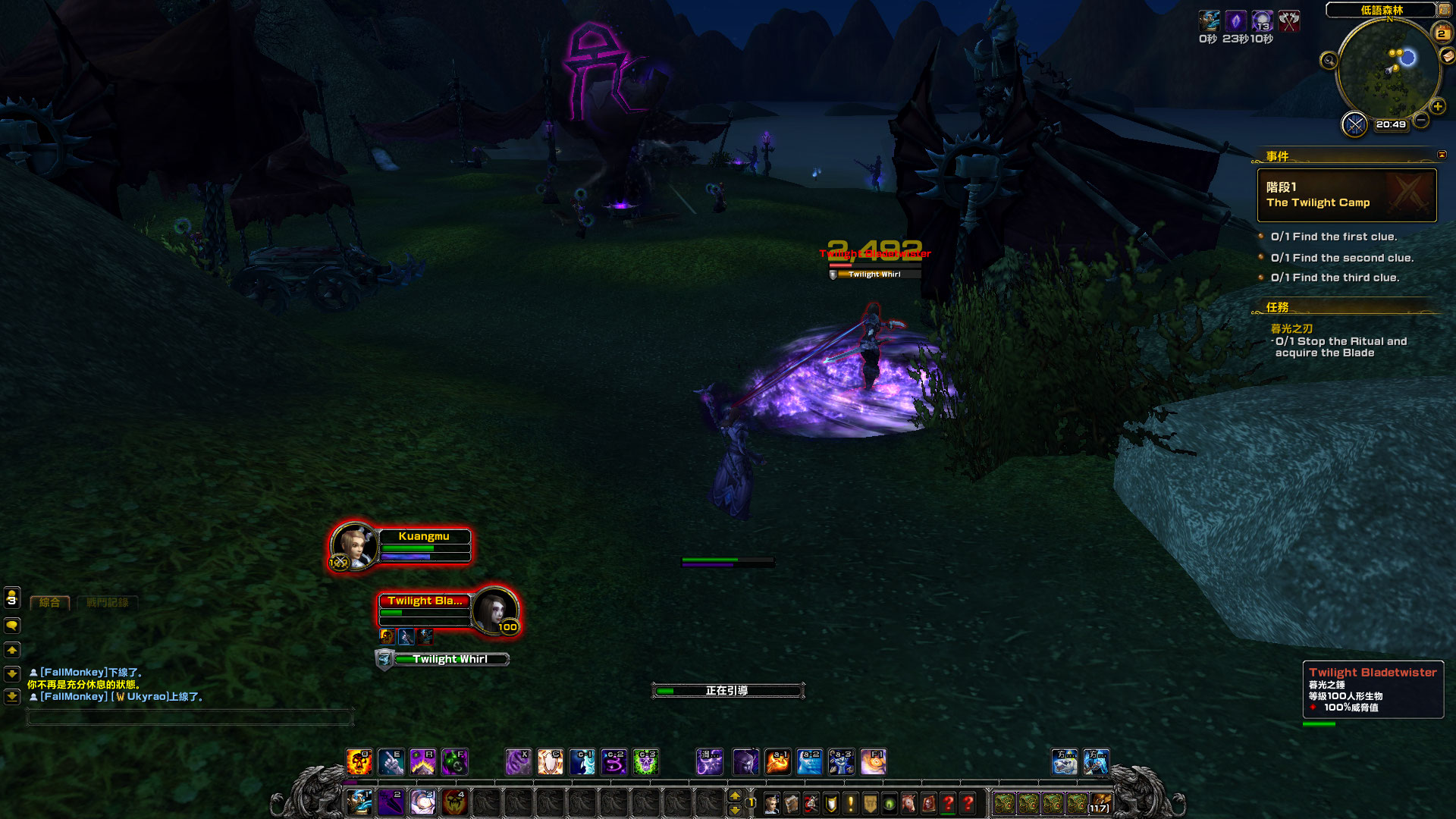Image resolution: width=1456 pixels, height=819 pixels.
Task: Open the mail envelope icon by minimap
Action: [1447, 56]
